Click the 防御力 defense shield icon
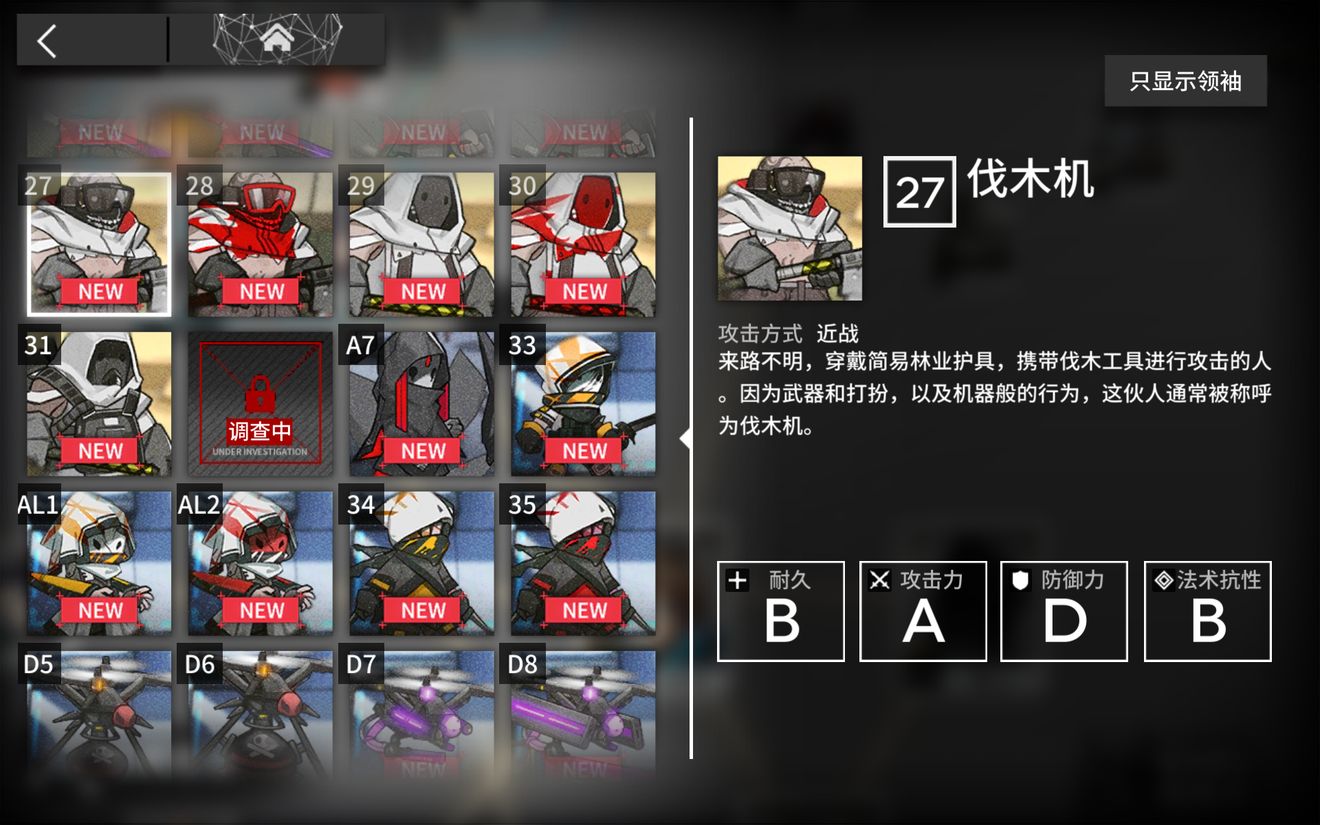 tap(1020, 579)
